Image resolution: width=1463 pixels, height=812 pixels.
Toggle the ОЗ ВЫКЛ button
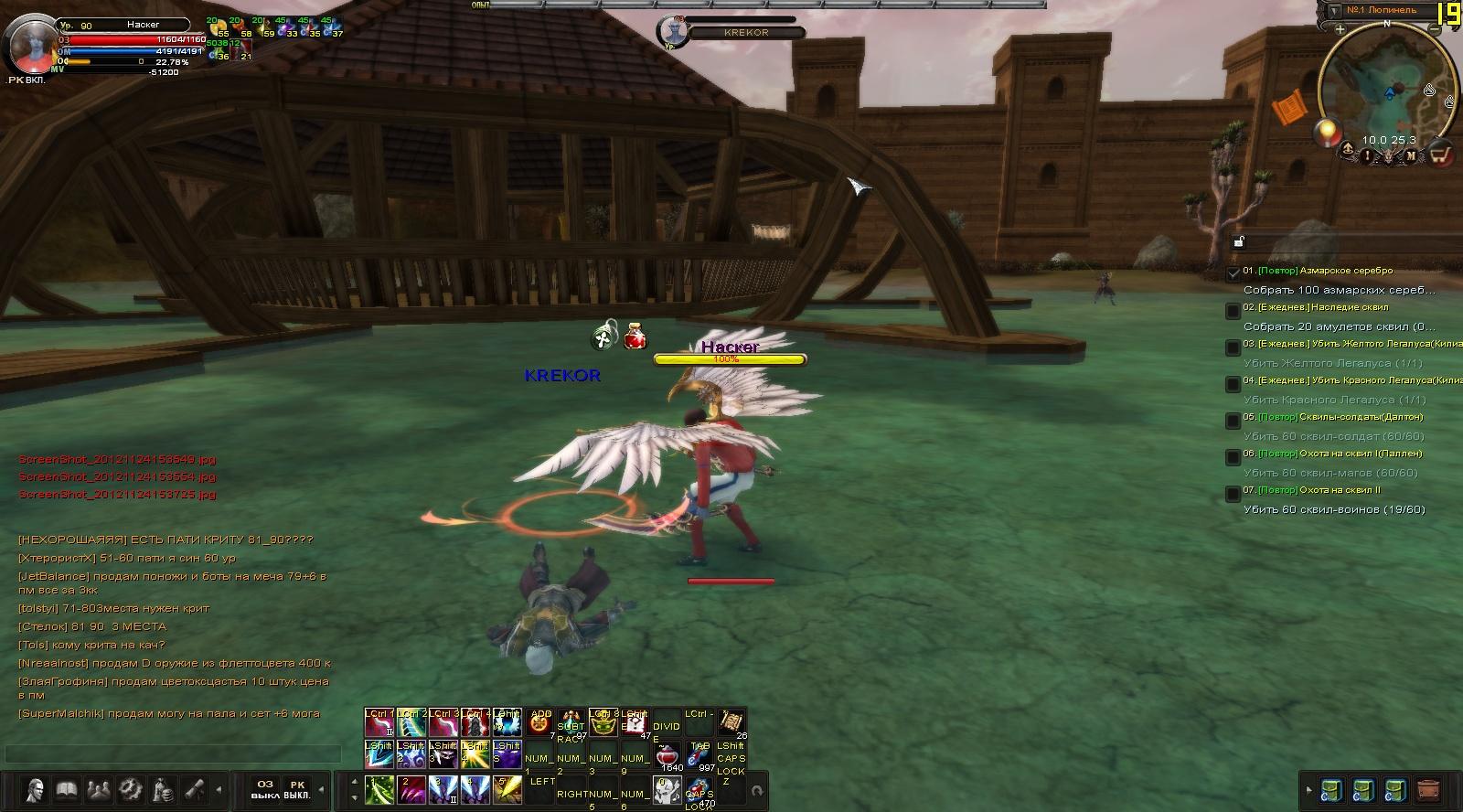pyautogui.click(x=265, y=789)
